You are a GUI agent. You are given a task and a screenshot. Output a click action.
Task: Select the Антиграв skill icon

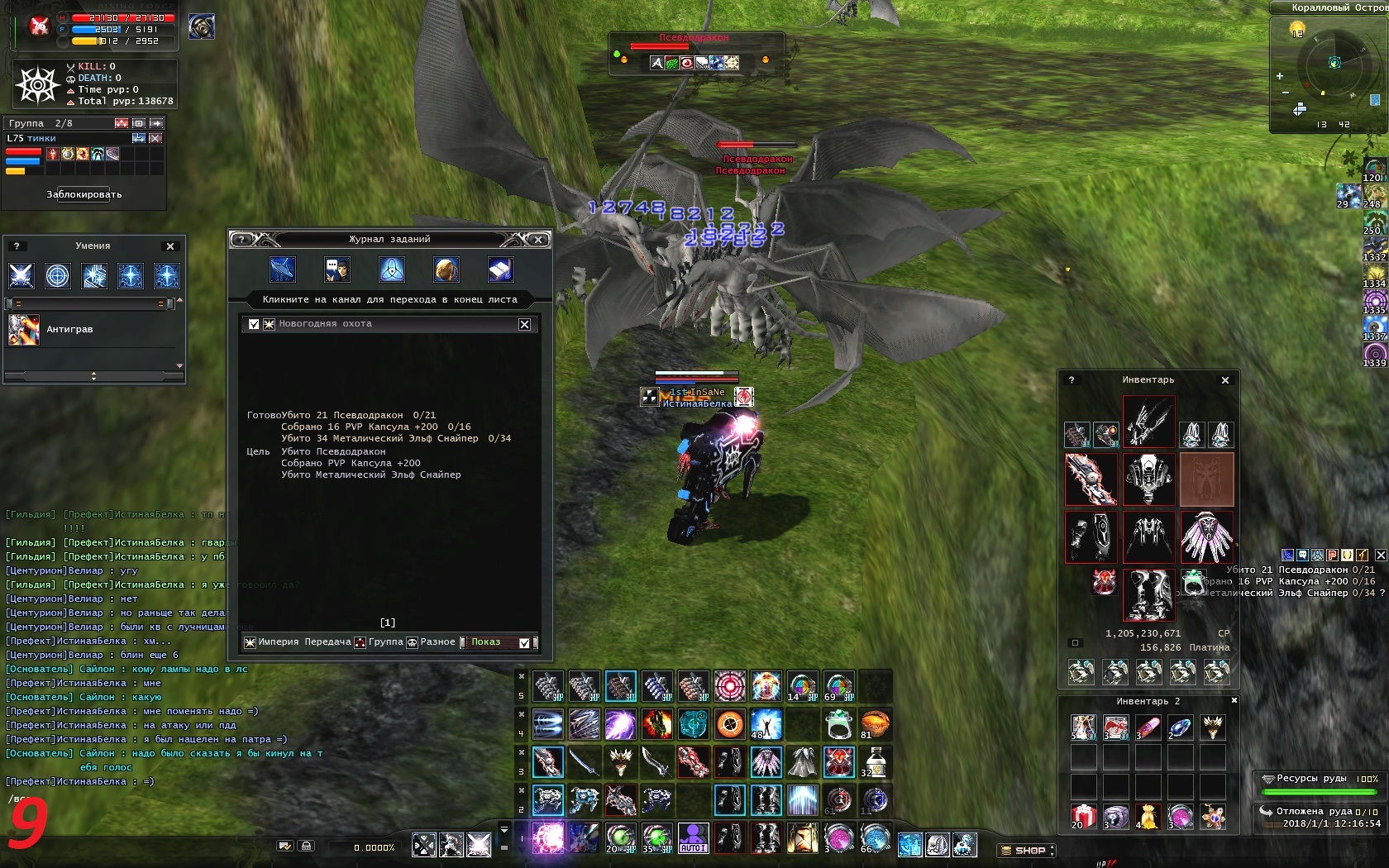coord(24,330)
